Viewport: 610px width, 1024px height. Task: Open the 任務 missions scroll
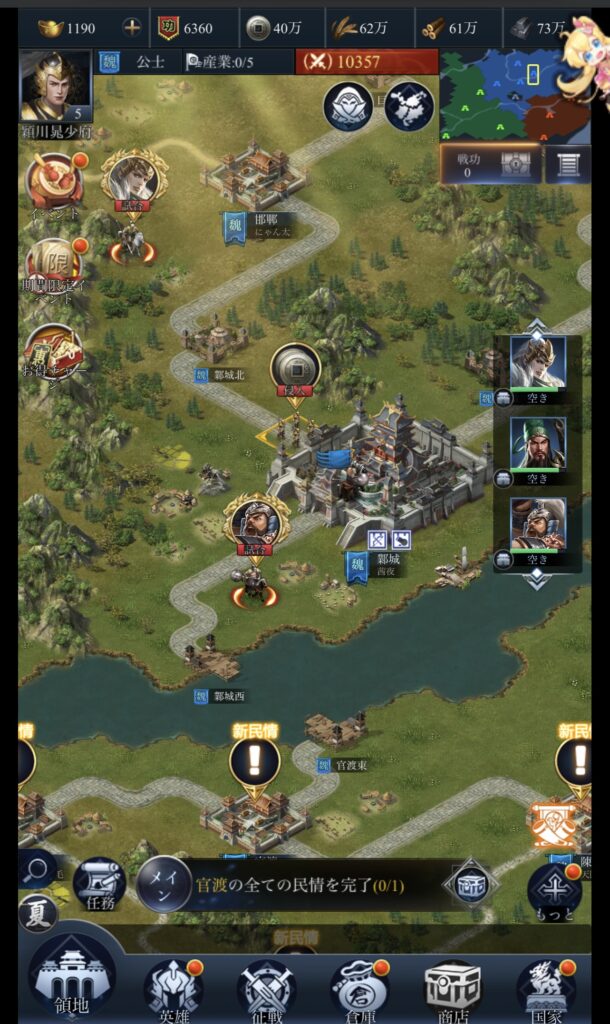(x=99, y=884)
